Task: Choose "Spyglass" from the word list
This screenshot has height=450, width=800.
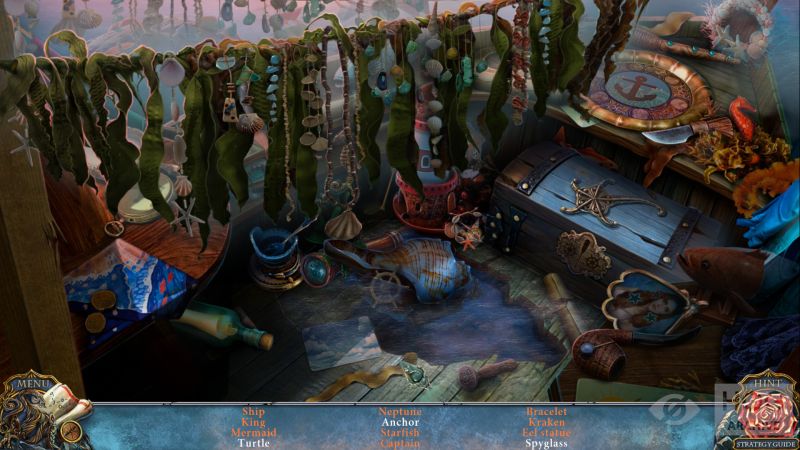Action: click(x=546, y=443)
